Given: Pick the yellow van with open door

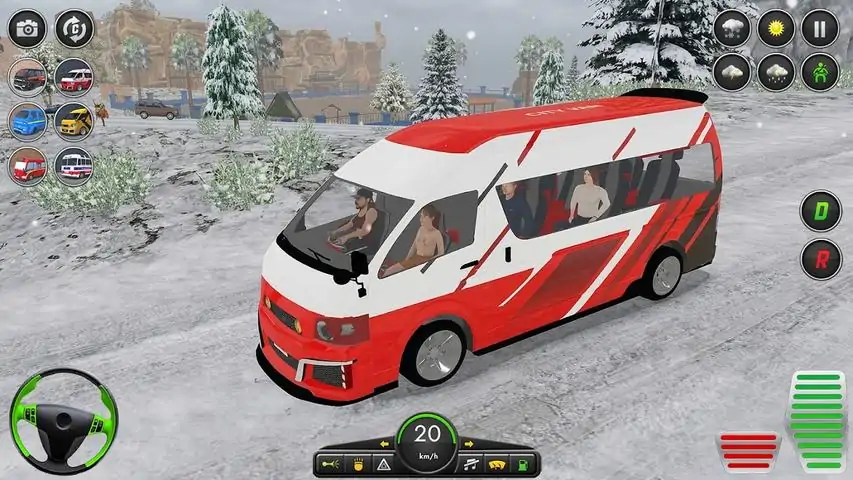Looking at the screenshot, I should (x=73, y=120).
